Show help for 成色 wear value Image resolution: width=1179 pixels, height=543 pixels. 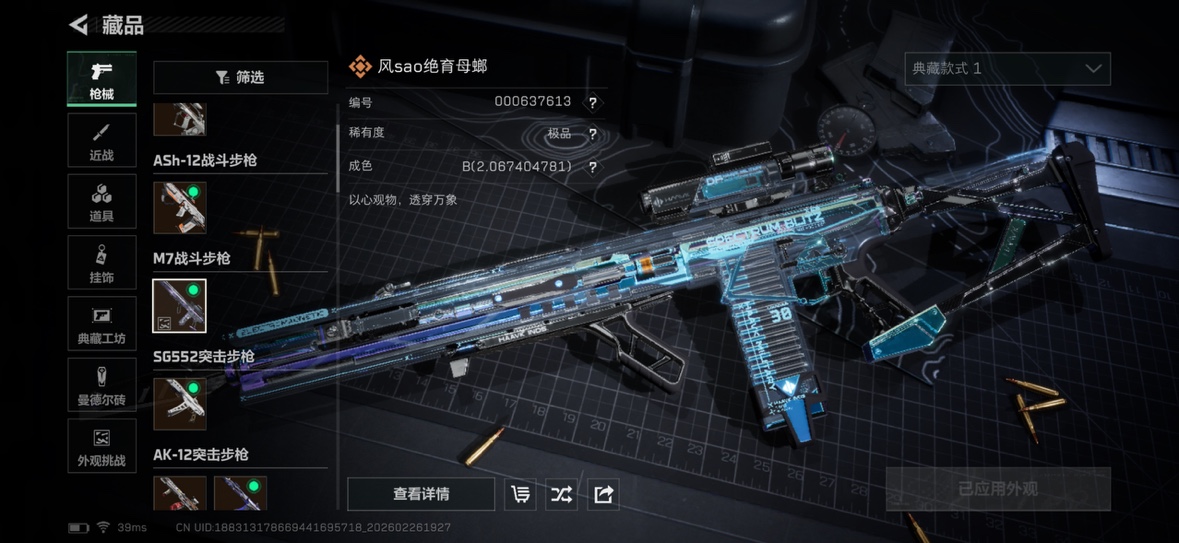(x=593, y=167)
